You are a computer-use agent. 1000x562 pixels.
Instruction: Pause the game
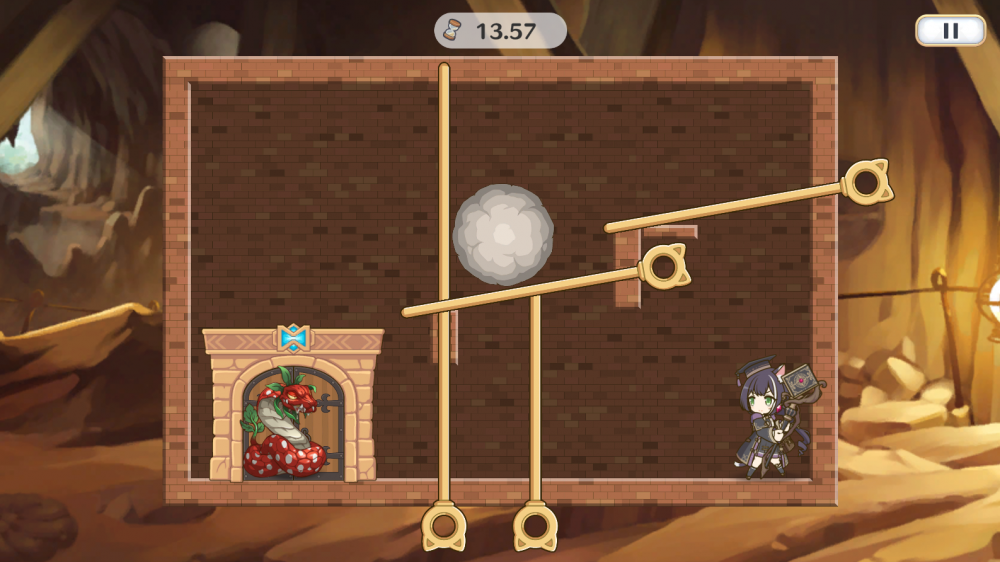(x=950, y=30)
